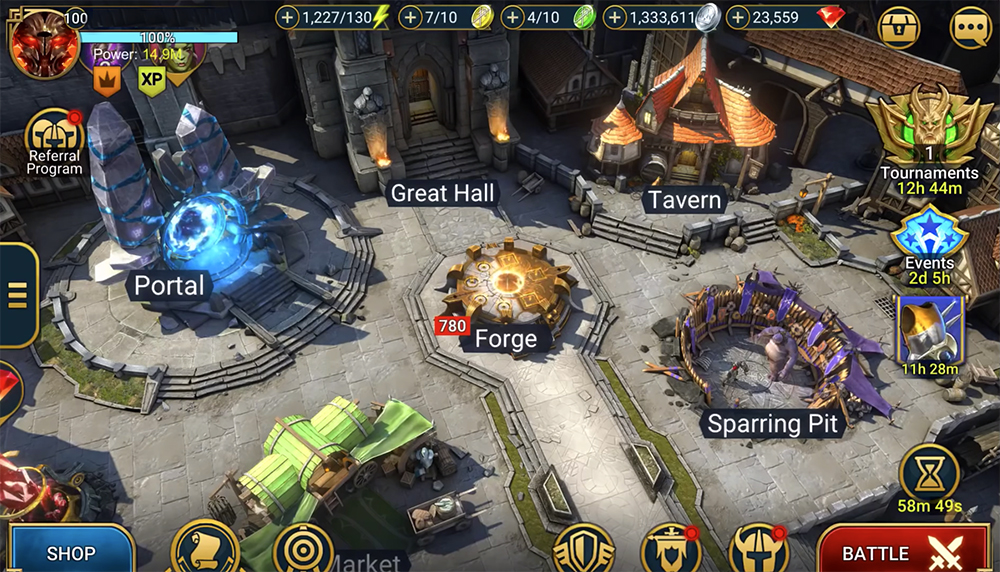Open the winged shield icon
Image resolution: width=1000 pixels, height=572 pixels.
(x=583, y=551)
